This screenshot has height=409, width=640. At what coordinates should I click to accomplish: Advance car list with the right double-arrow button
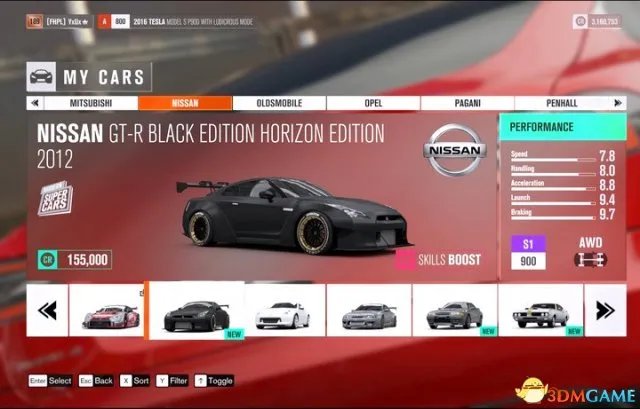(x=605, y=311)
